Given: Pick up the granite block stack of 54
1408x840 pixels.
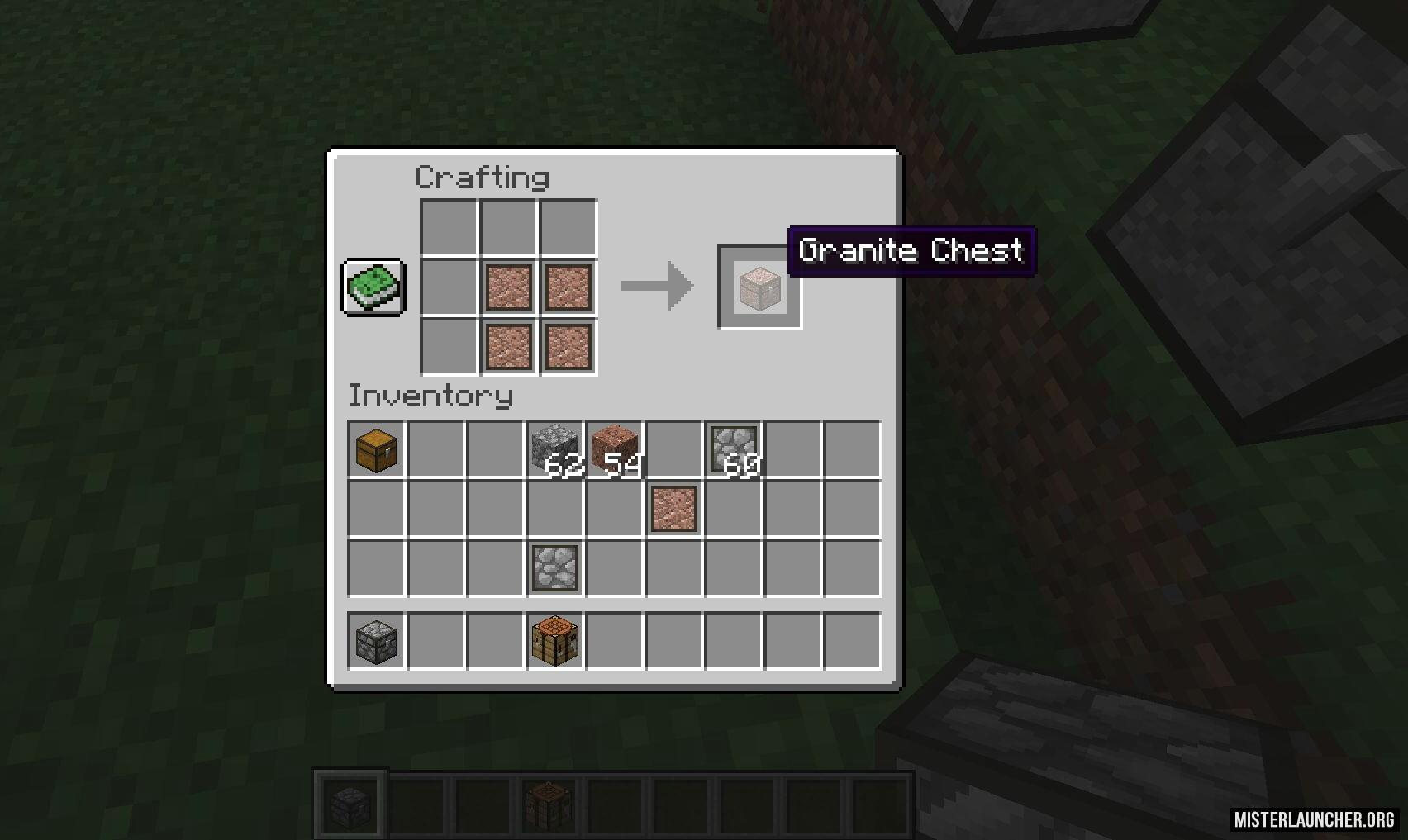Looking at the screenshot, I should [x=614, y=450].
